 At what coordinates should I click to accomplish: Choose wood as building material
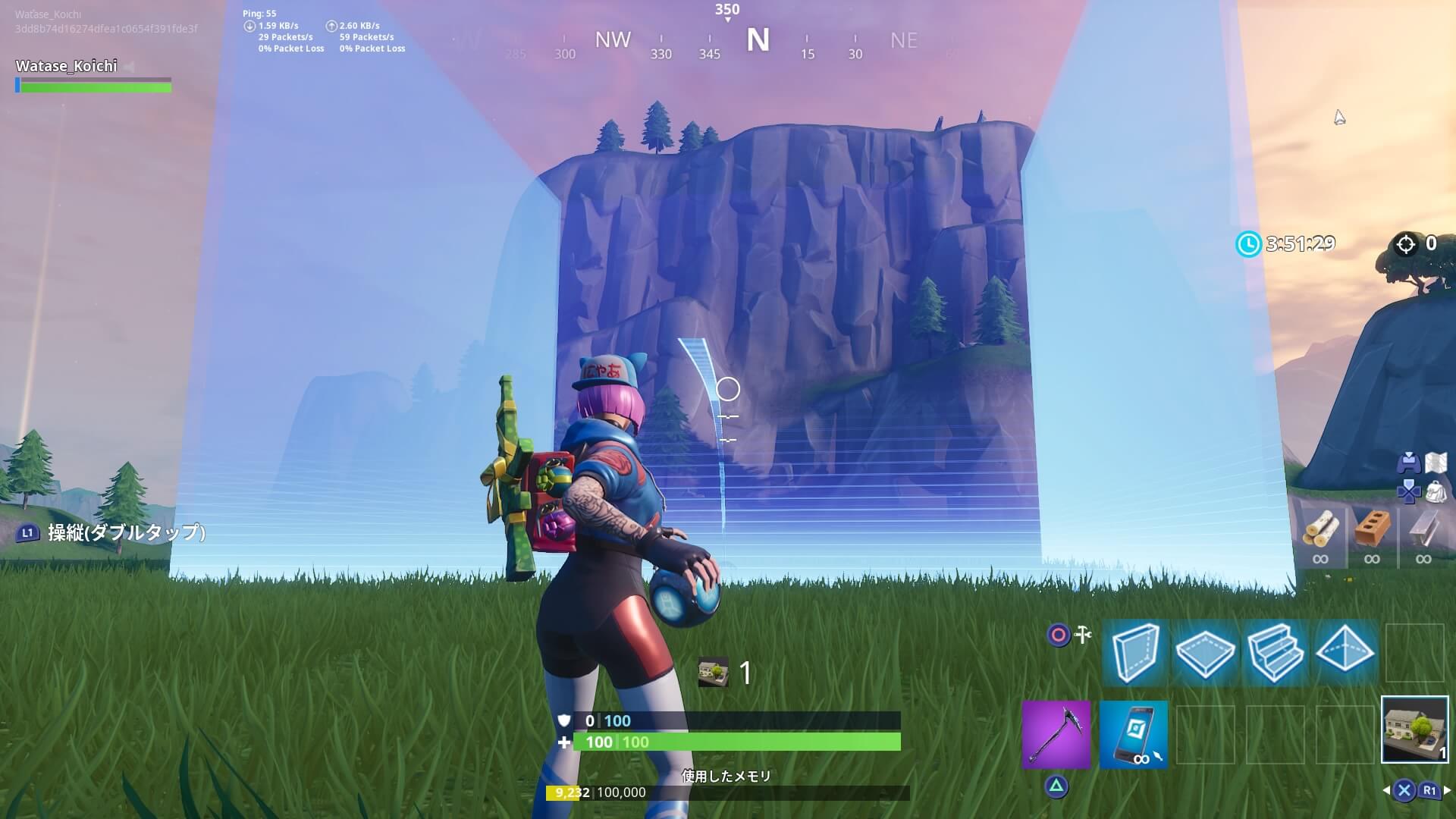tap(1320, 529)
